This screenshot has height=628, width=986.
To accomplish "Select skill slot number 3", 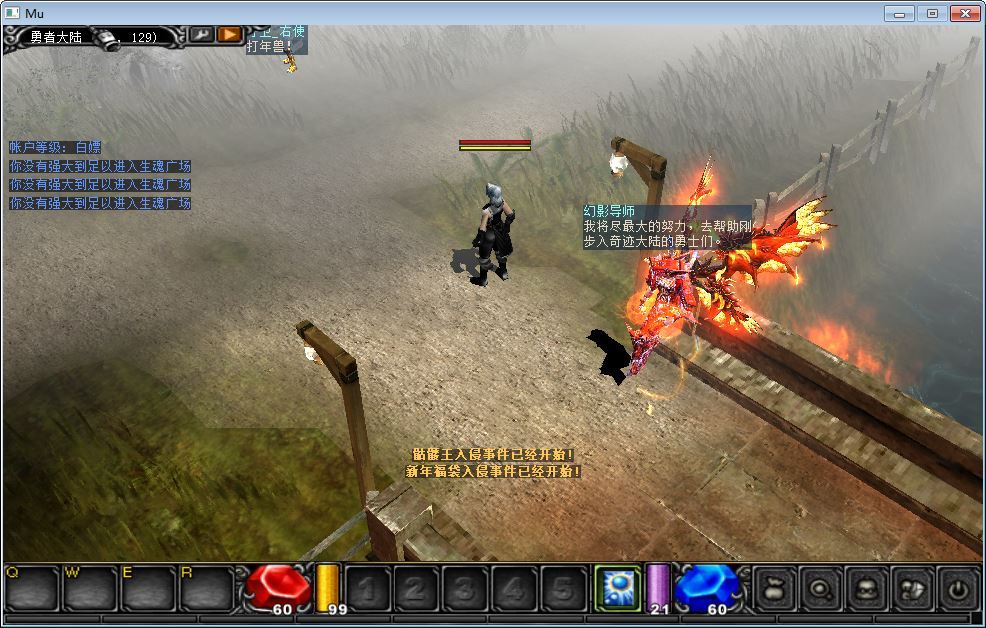I will click(x=465, y=589).
